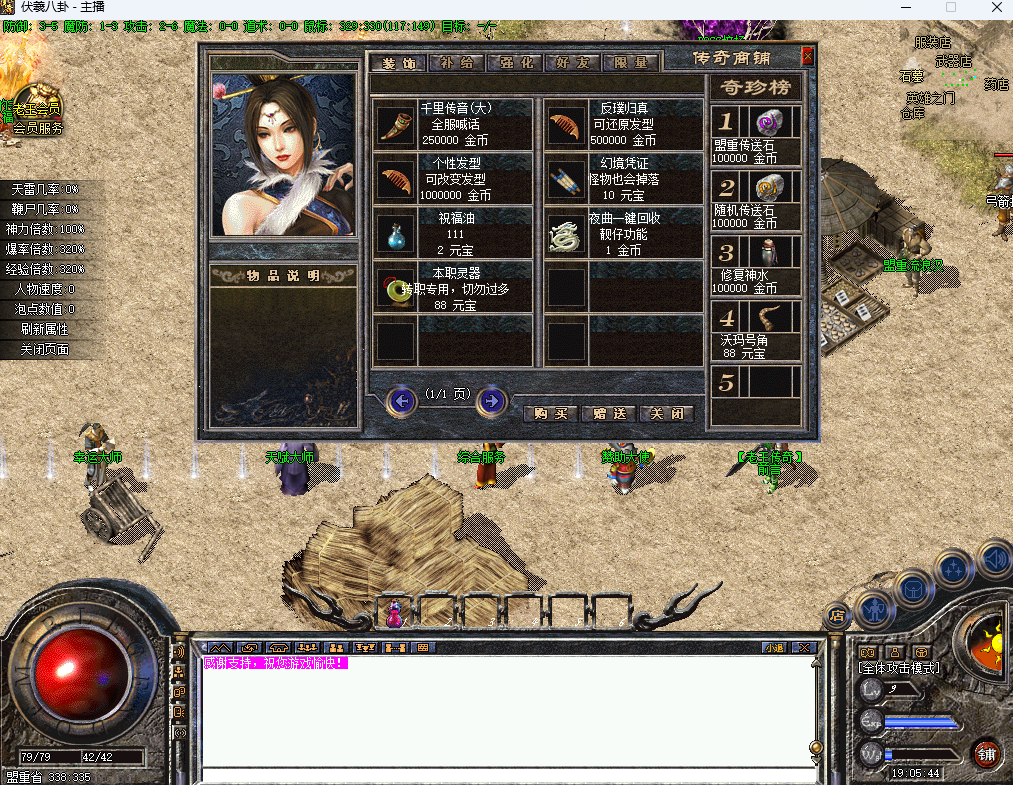Show the 限量 tab
Viewport: 1013px width, 785px height.
[631, 63]
